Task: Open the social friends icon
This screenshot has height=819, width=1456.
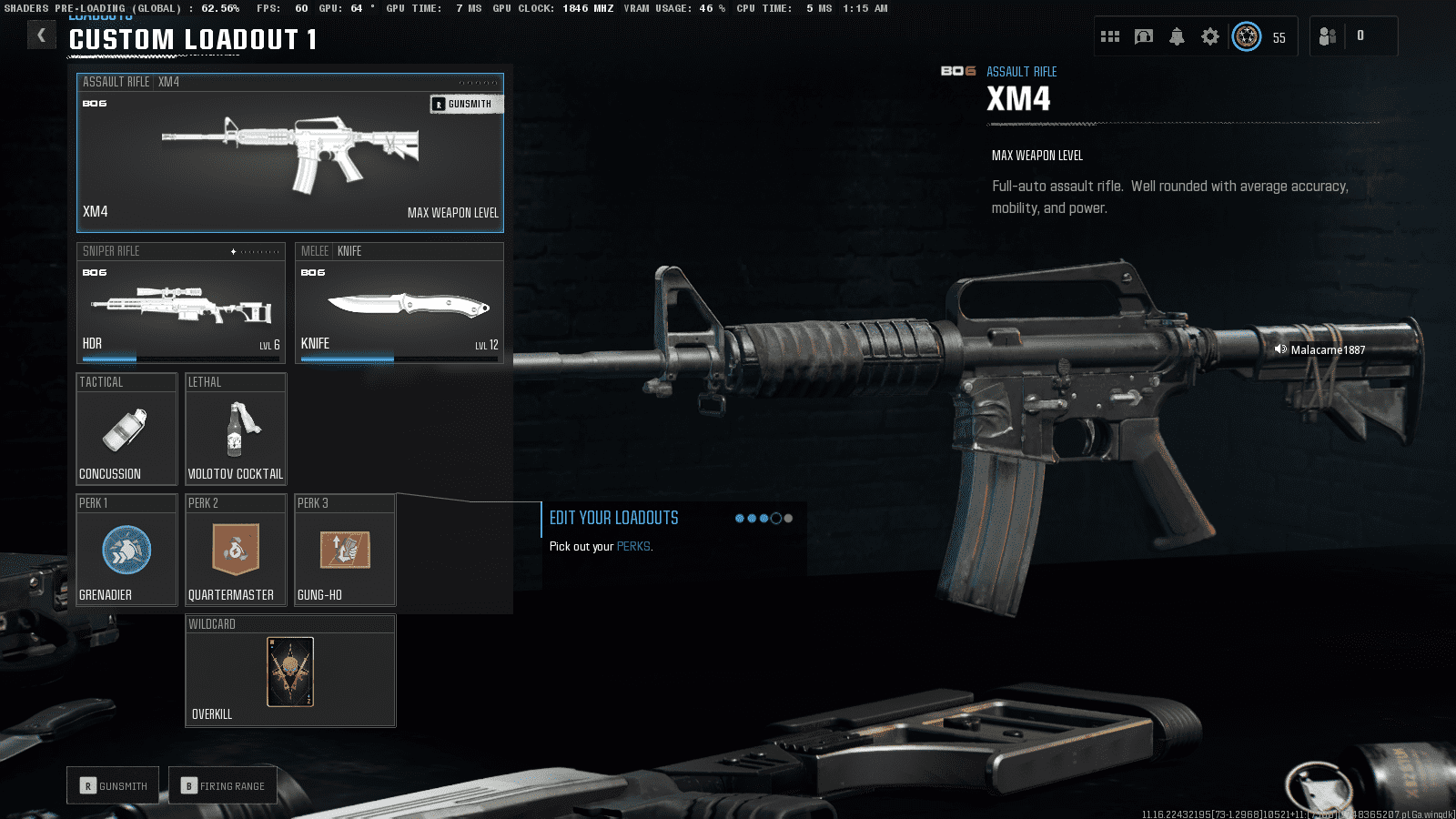Action: (x=1327, y=36)
